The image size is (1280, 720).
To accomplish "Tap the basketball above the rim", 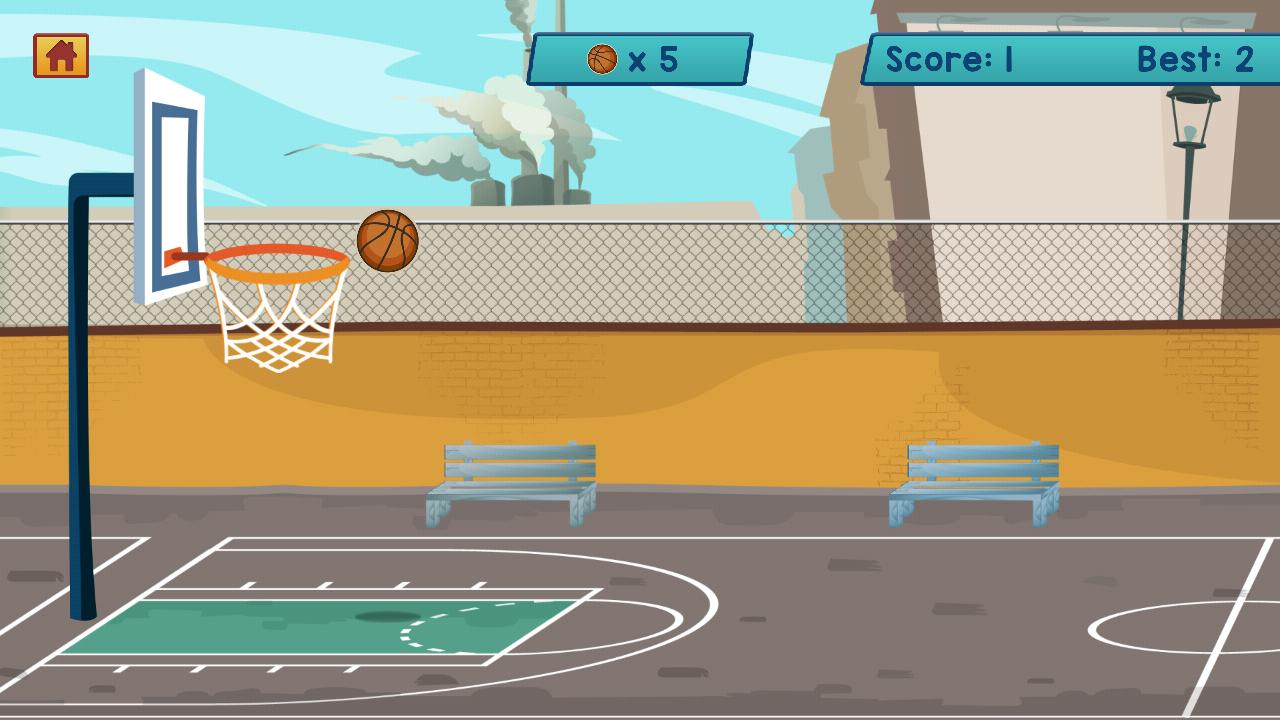I will pyautogui.click(x=388, y=240).
